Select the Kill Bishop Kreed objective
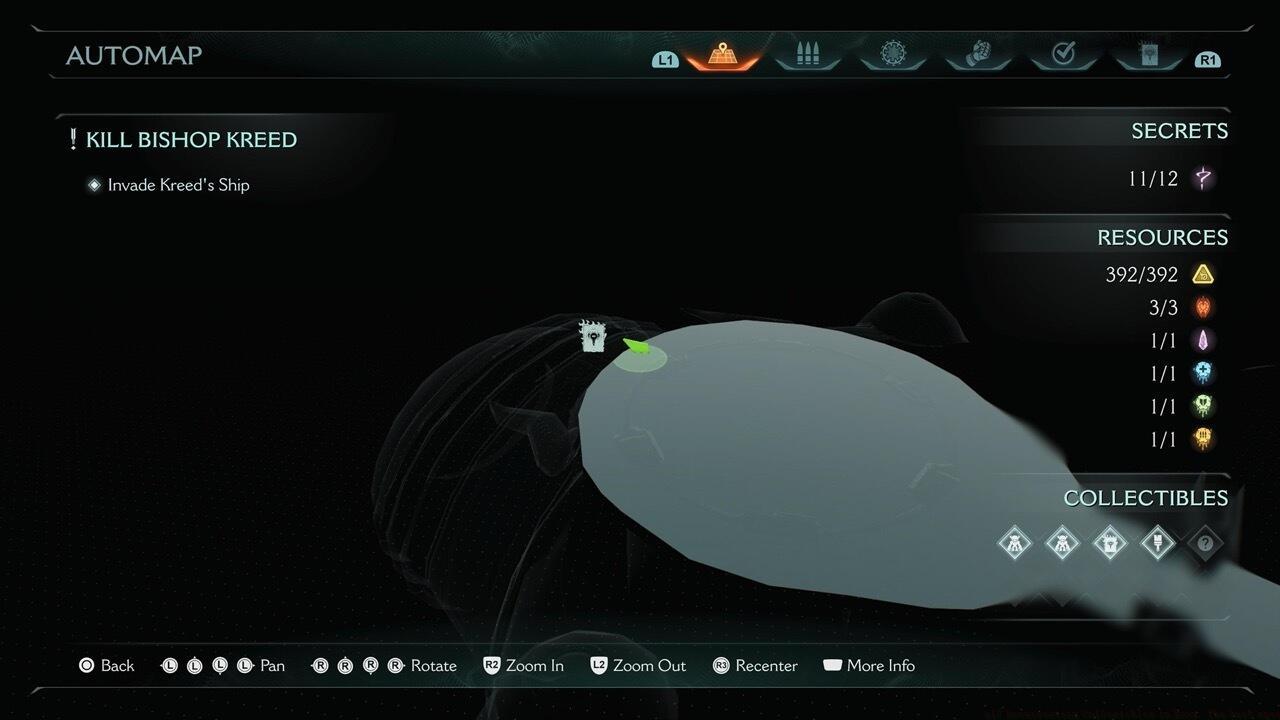This screenshot has height=720, width=1280. click(190, 140)
